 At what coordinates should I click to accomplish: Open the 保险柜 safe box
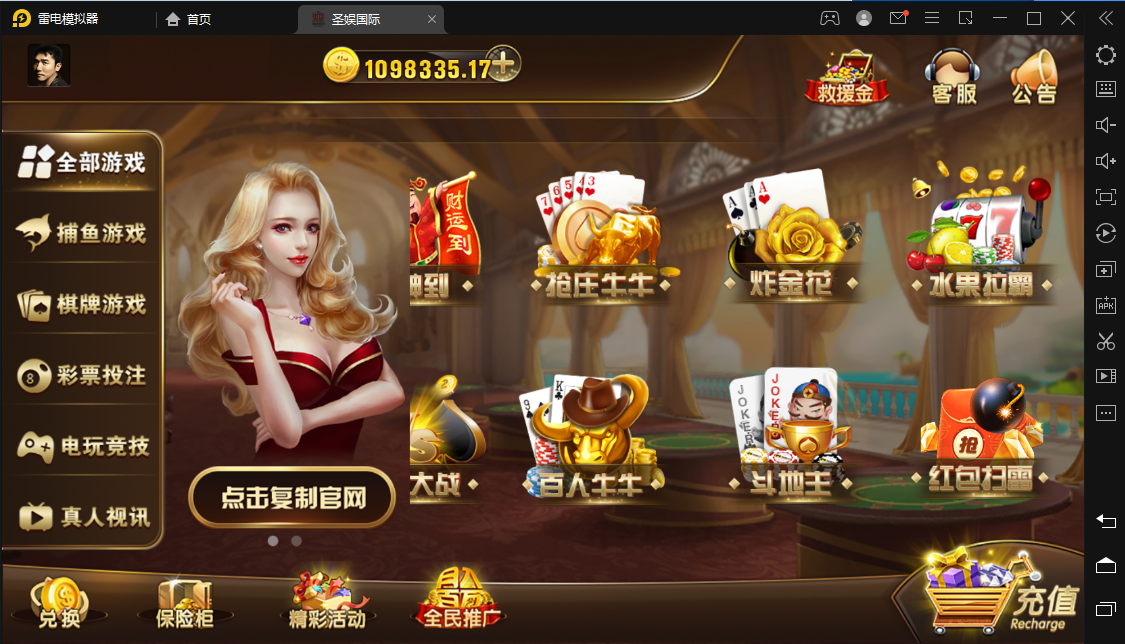click(x=185, y=602)
